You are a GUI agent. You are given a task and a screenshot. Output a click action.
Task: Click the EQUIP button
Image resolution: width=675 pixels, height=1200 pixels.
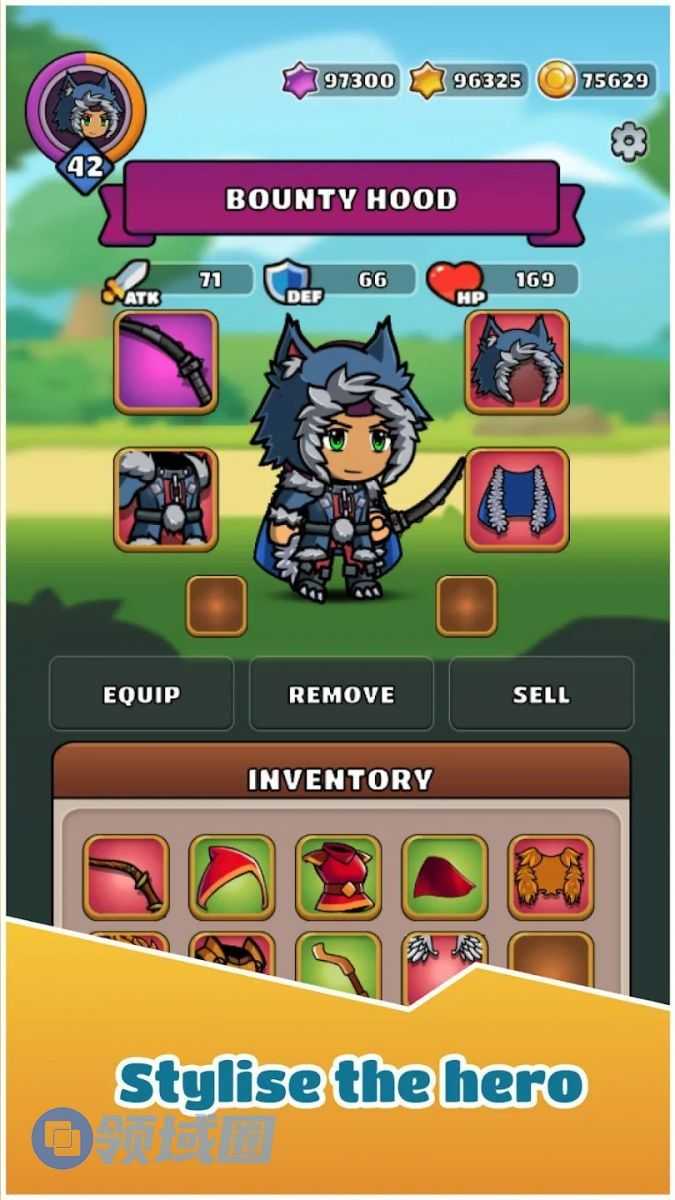point(141,694)
